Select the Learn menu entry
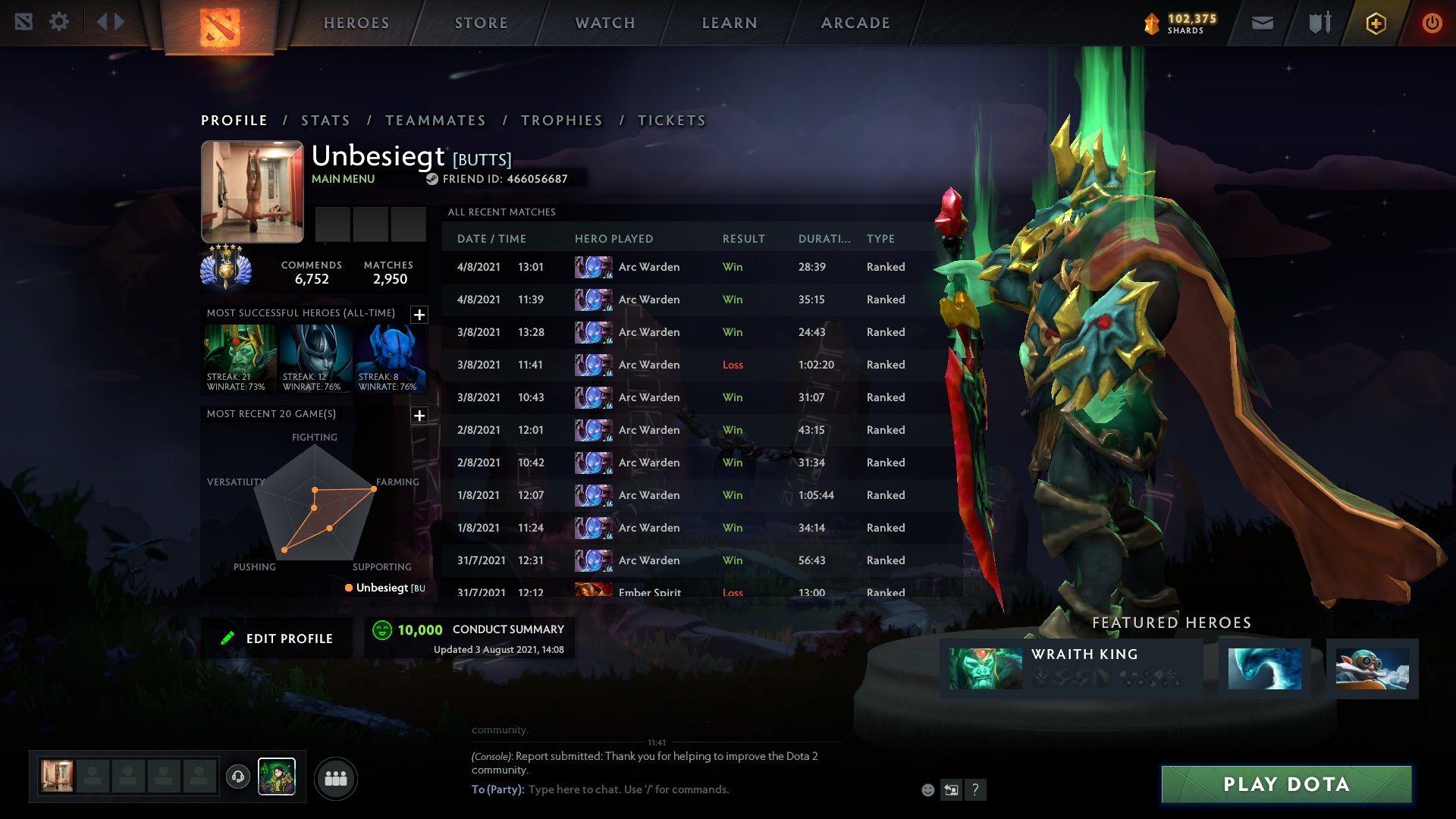This screenshot has width=1456, height=819. click(x=730, y=23)
